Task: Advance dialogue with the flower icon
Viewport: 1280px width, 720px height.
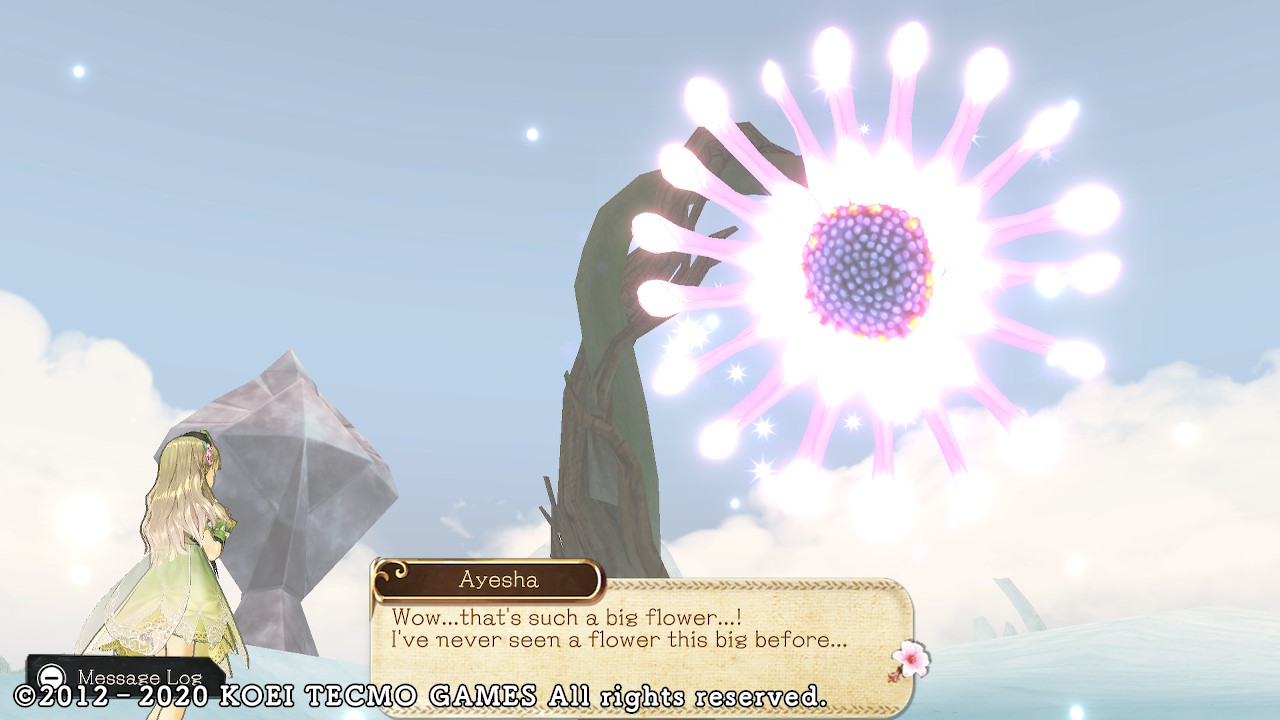Action: pos(910,660)
